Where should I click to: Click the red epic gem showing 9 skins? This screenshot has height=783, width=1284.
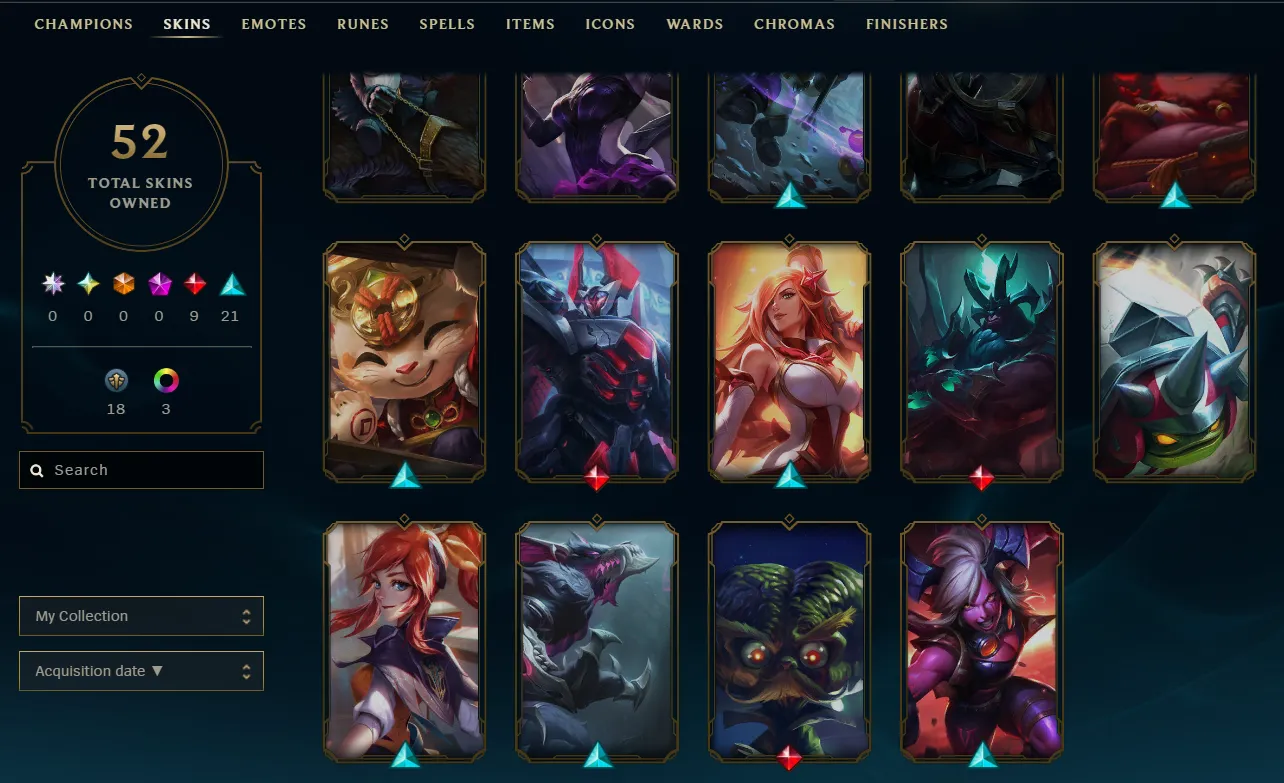[x=193, y=283]
